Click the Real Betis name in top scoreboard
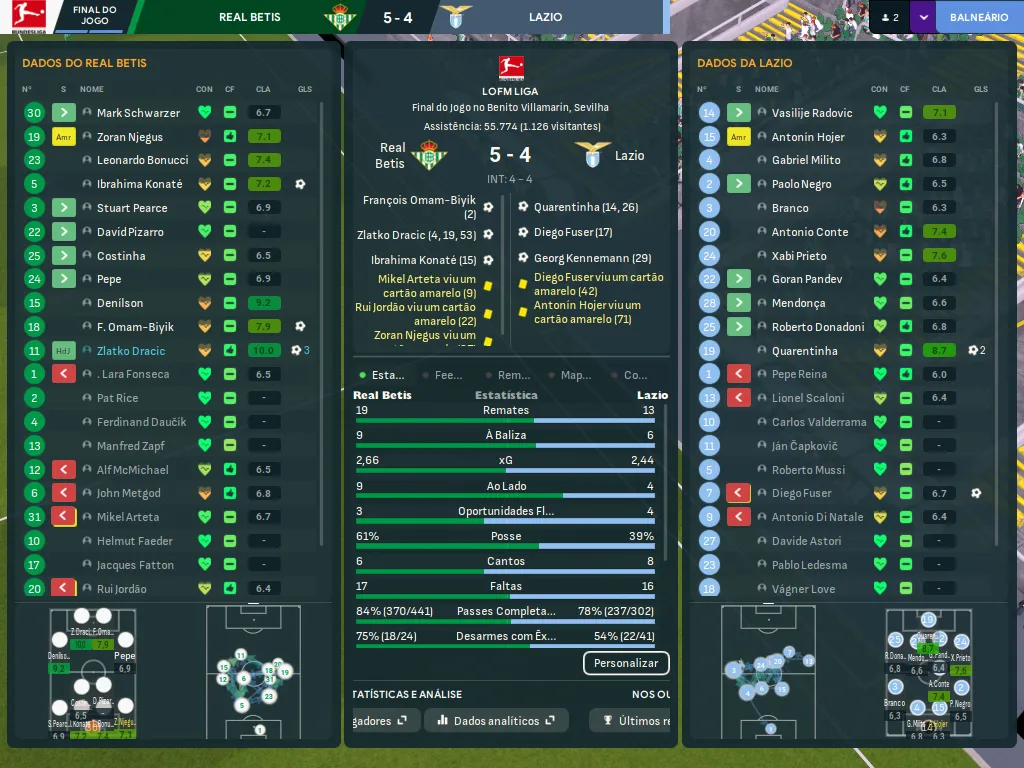The image size is (1024, 768). pos(249,17)
